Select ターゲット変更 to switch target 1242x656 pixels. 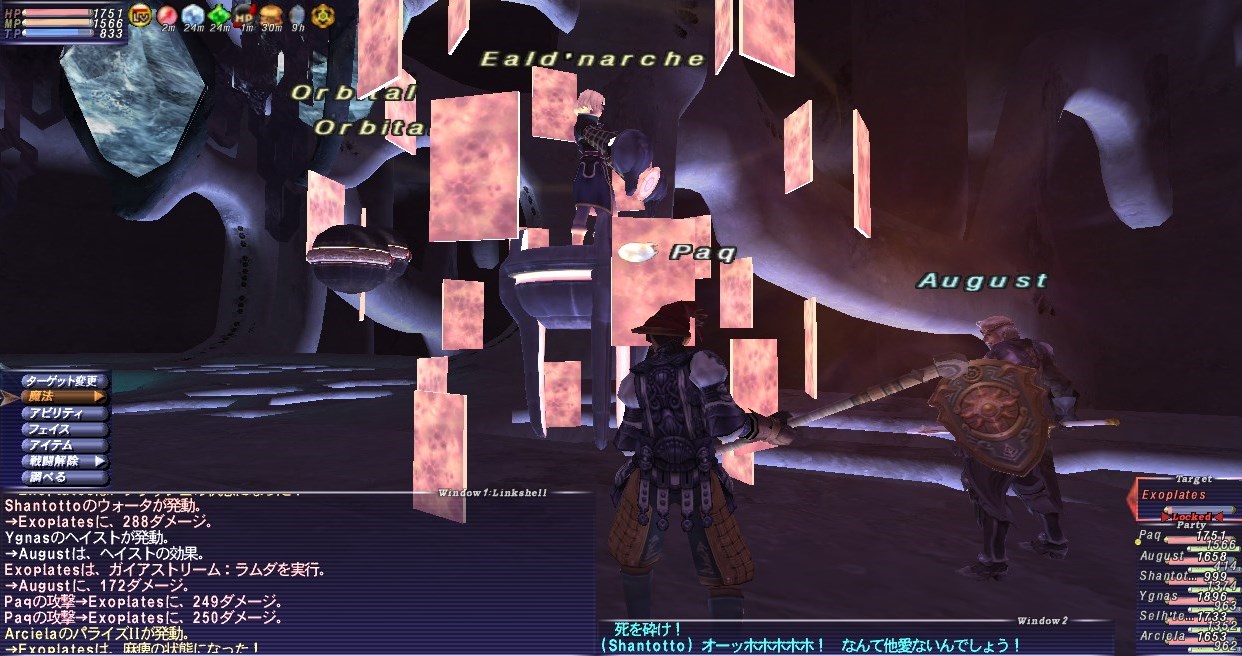point(62,381)
